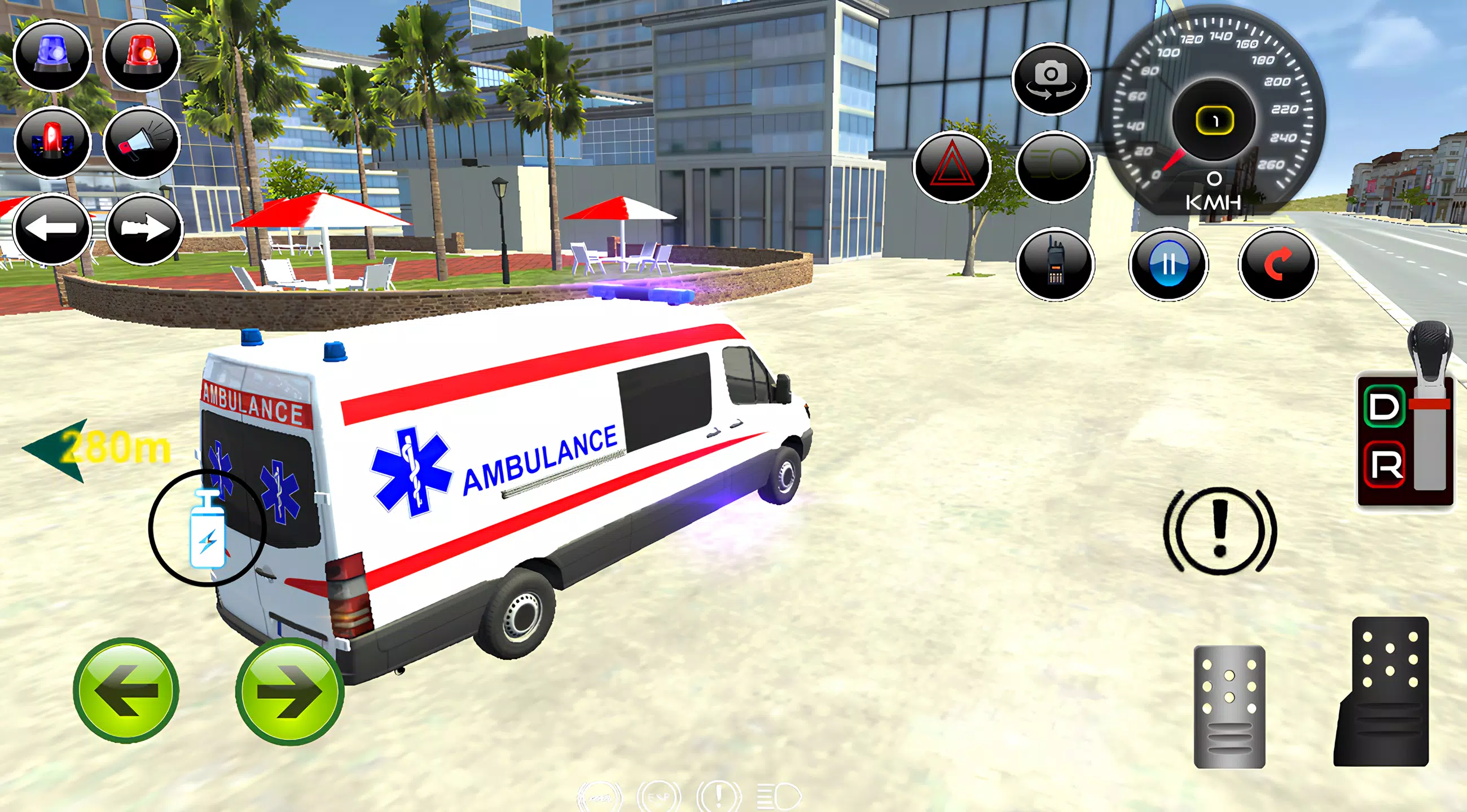Viewport: 1467px width, 812px height.
Task: Turn on the blue siren light
Action: tap(52, 55)
